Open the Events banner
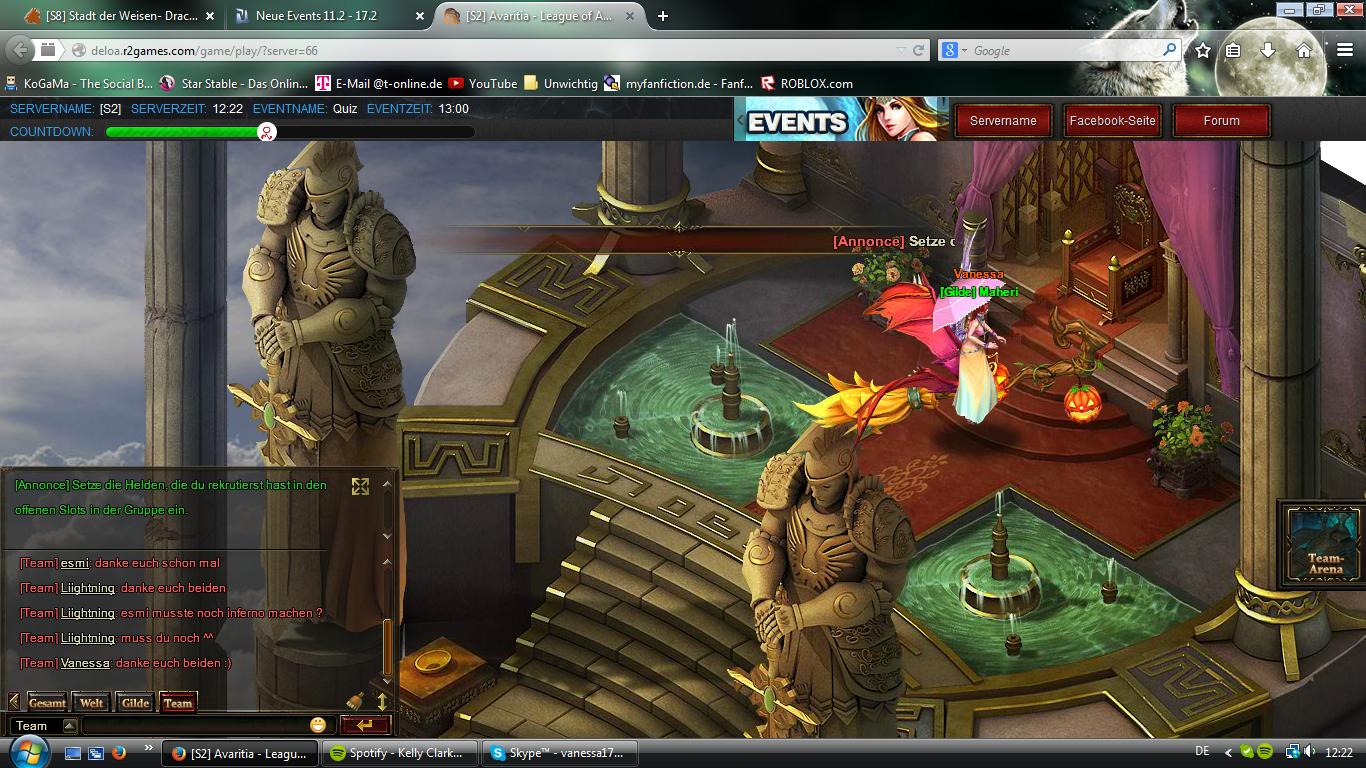The image size is (1366, 768). click(x=840, y=120)
